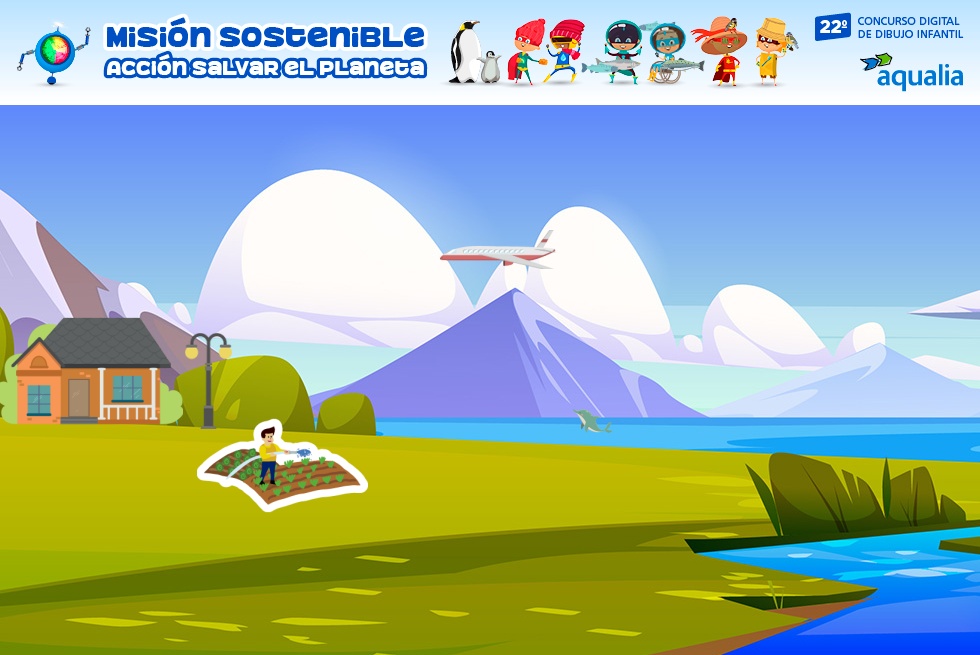Screen dimensions: 980x655
Task: Click the Misión Sostenible title logo
Action: click(x=264, y=51)
